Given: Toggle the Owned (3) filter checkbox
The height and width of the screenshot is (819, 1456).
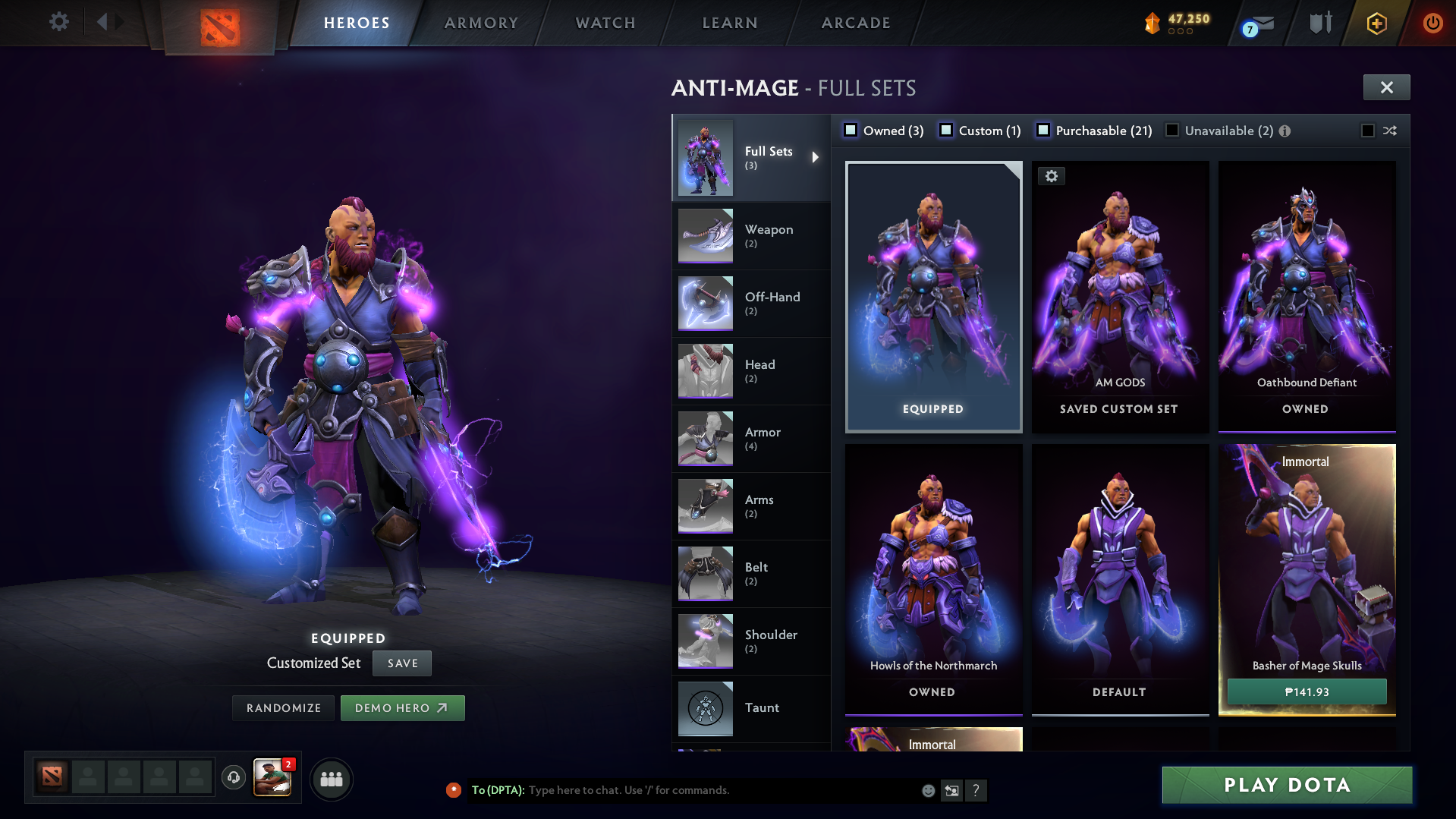Looking at the screenshot, I should [x=851, y=130].
